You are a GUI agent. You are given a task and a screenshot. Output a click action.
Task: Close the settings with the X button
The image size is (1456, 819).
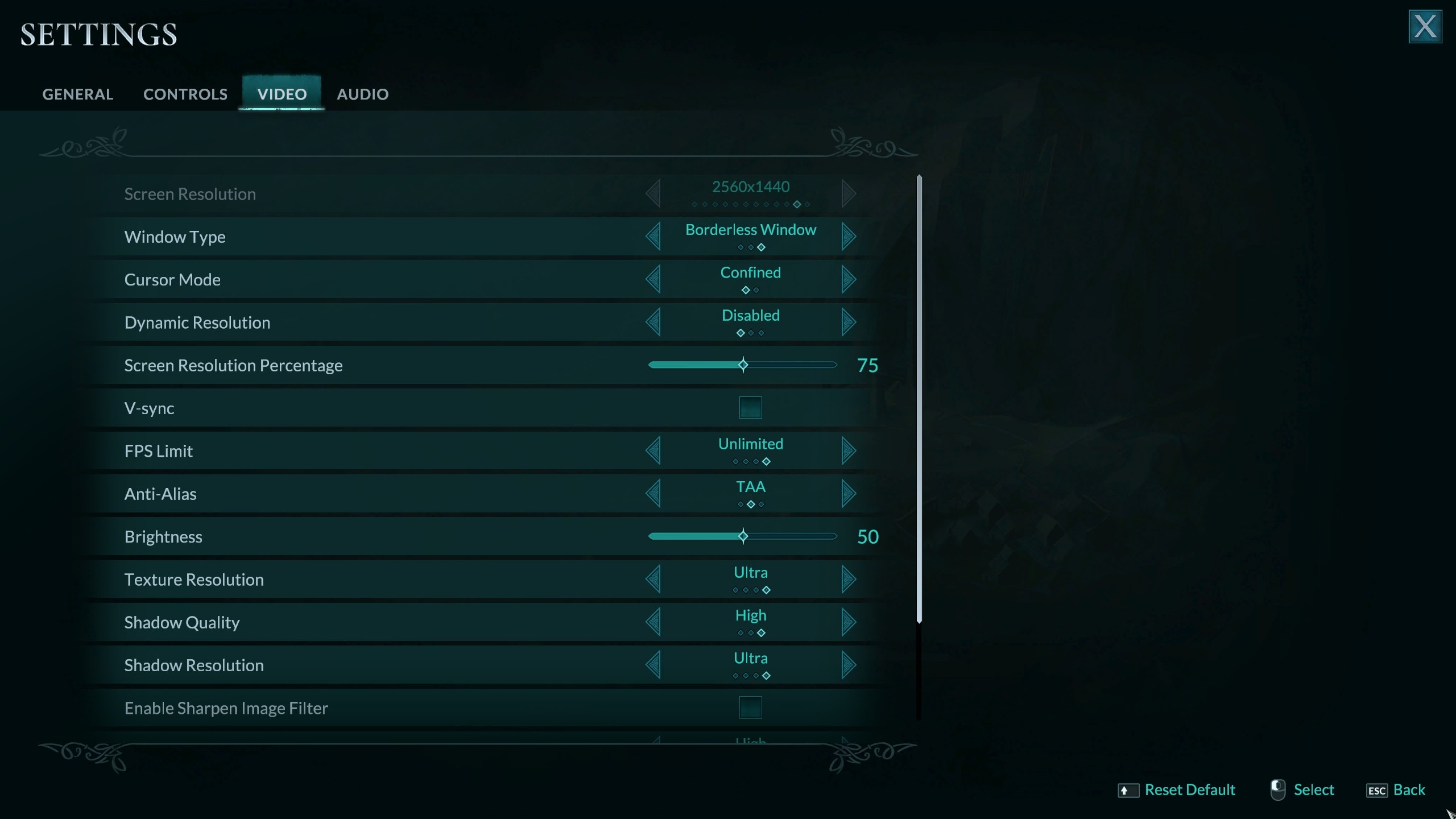[1425, 26]
